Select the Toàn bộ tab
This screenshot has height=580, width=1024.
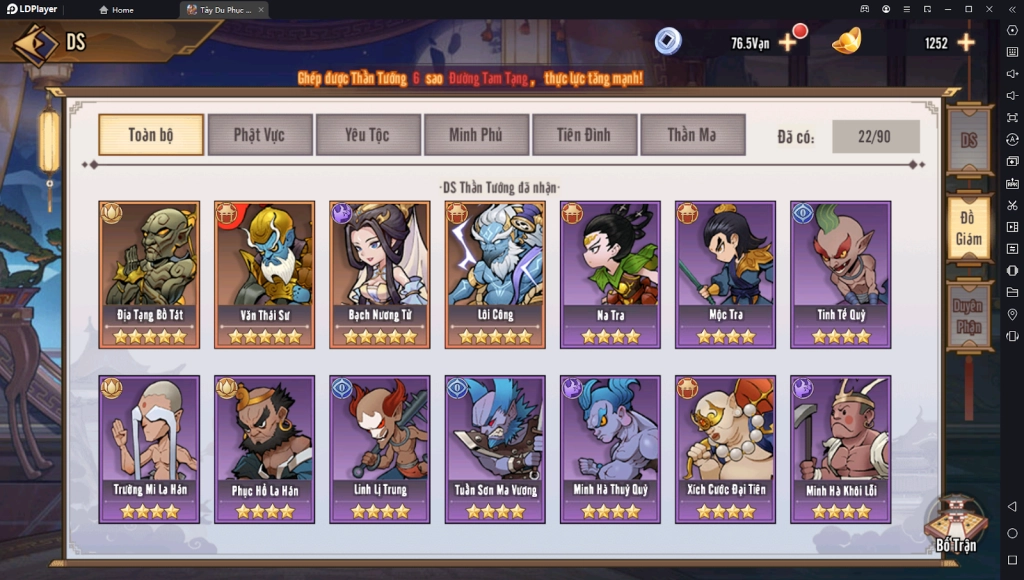click(x=151, y=135)
